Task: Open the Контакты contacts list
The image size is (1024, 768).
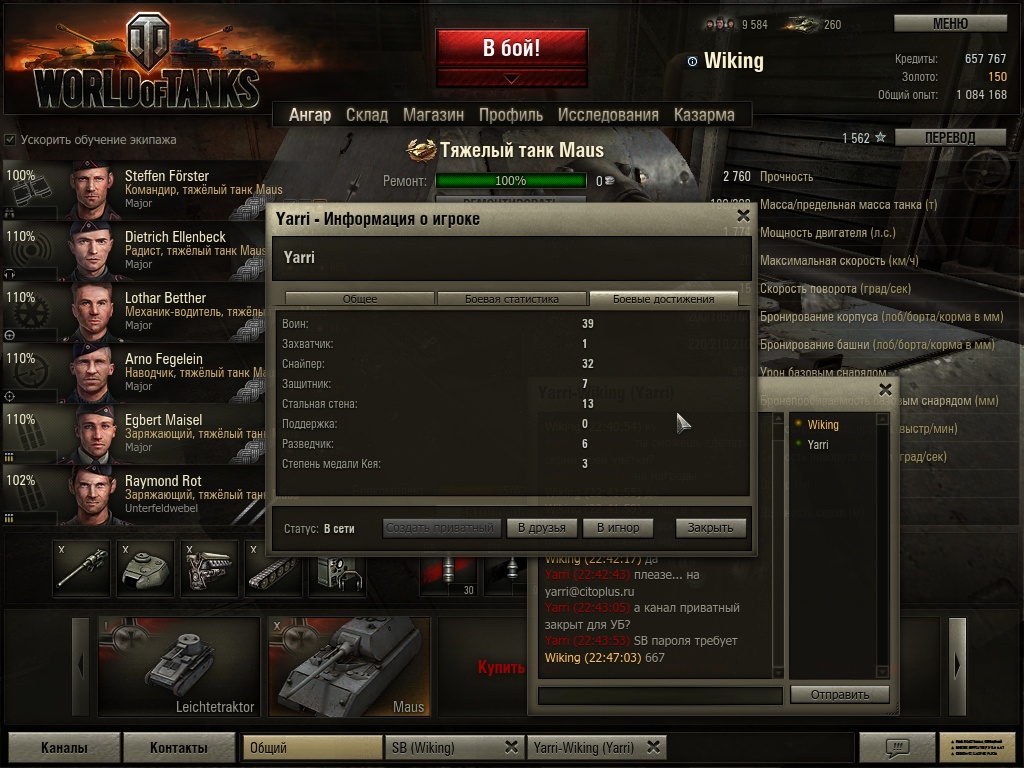Action: point(179,747)
